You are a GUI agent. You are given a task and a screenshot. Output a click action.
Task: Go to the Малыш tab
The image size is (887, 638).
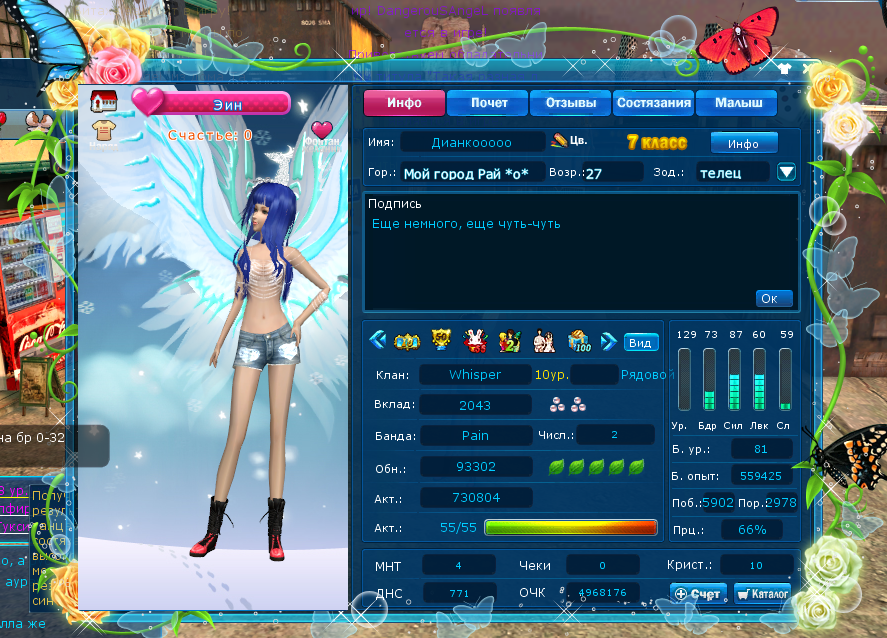click(x=737, y=103)
